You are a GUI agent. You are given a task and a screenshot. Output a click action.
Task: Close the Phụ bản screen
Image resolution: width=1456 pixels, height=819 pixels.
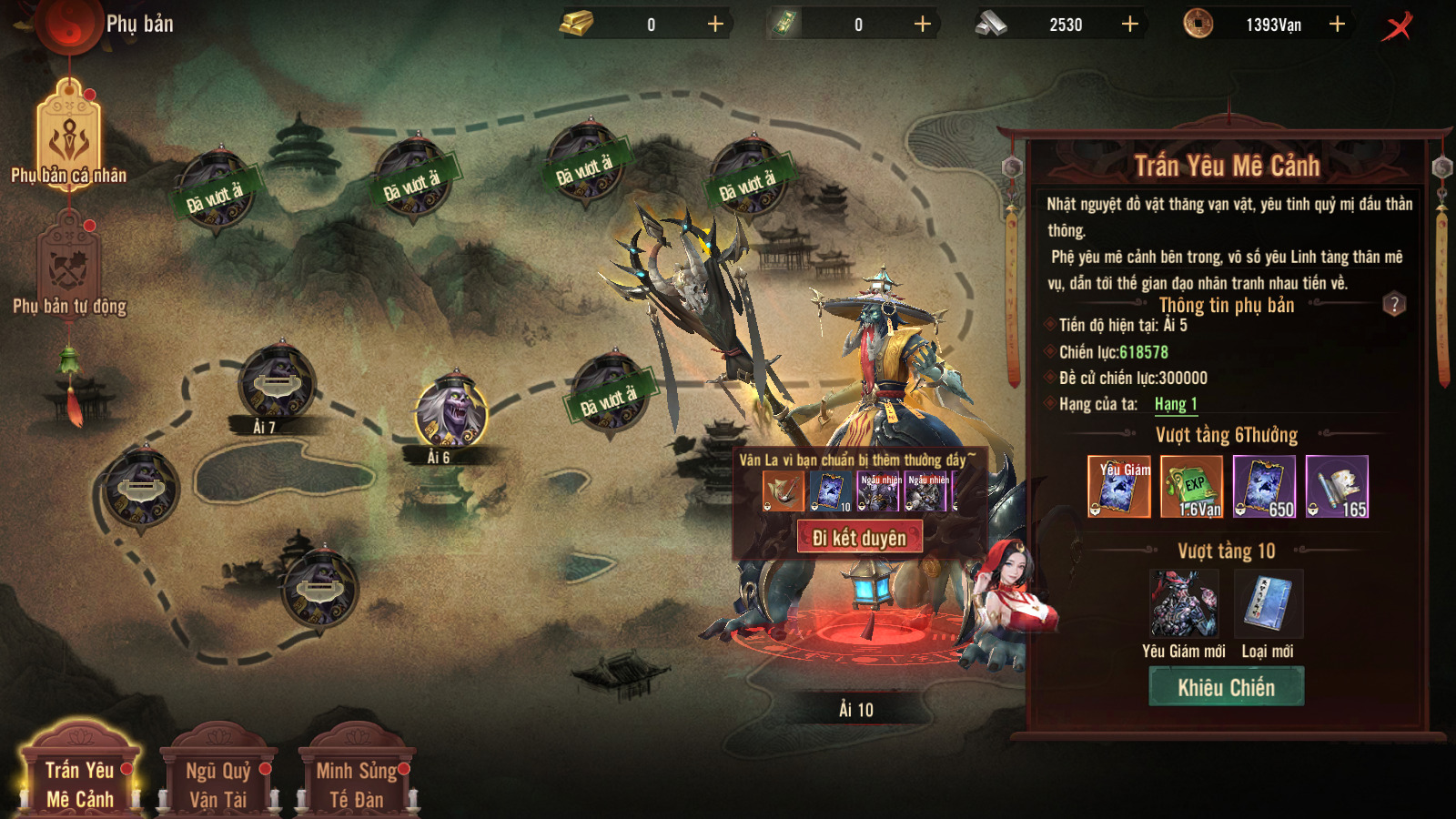pos(1398,25)
